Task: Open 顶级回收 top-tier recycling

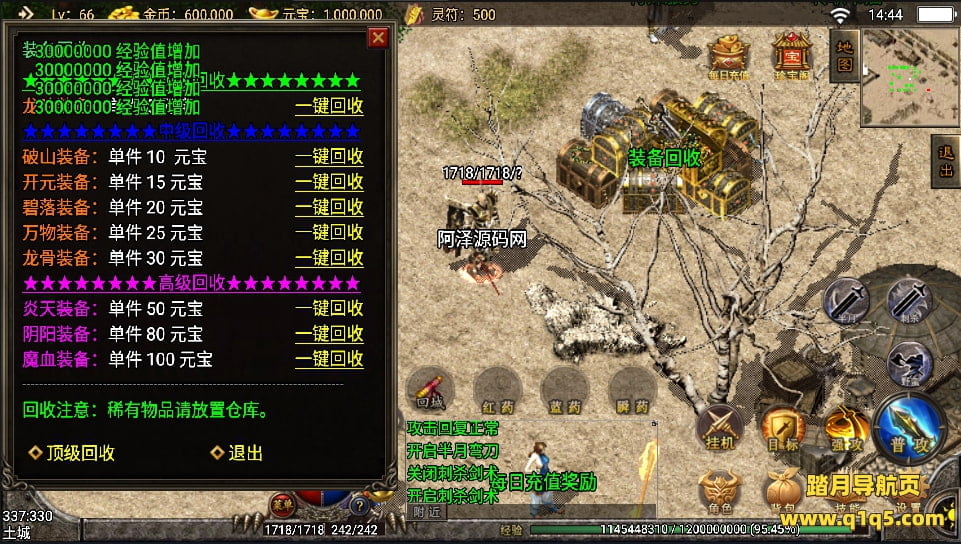Action: click(x=72, y=453)
